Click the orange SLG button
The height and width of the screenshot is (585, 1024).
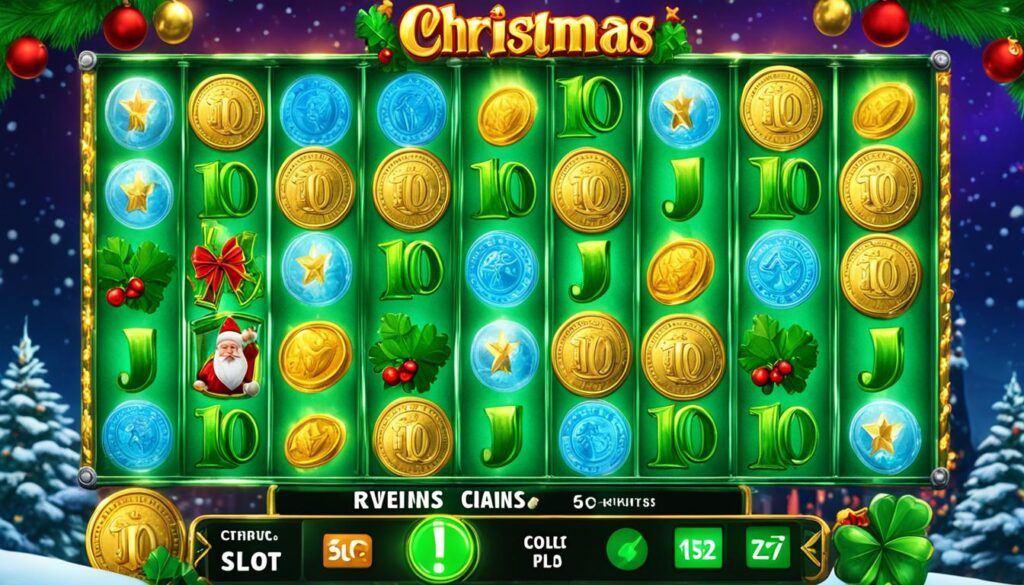347,549
